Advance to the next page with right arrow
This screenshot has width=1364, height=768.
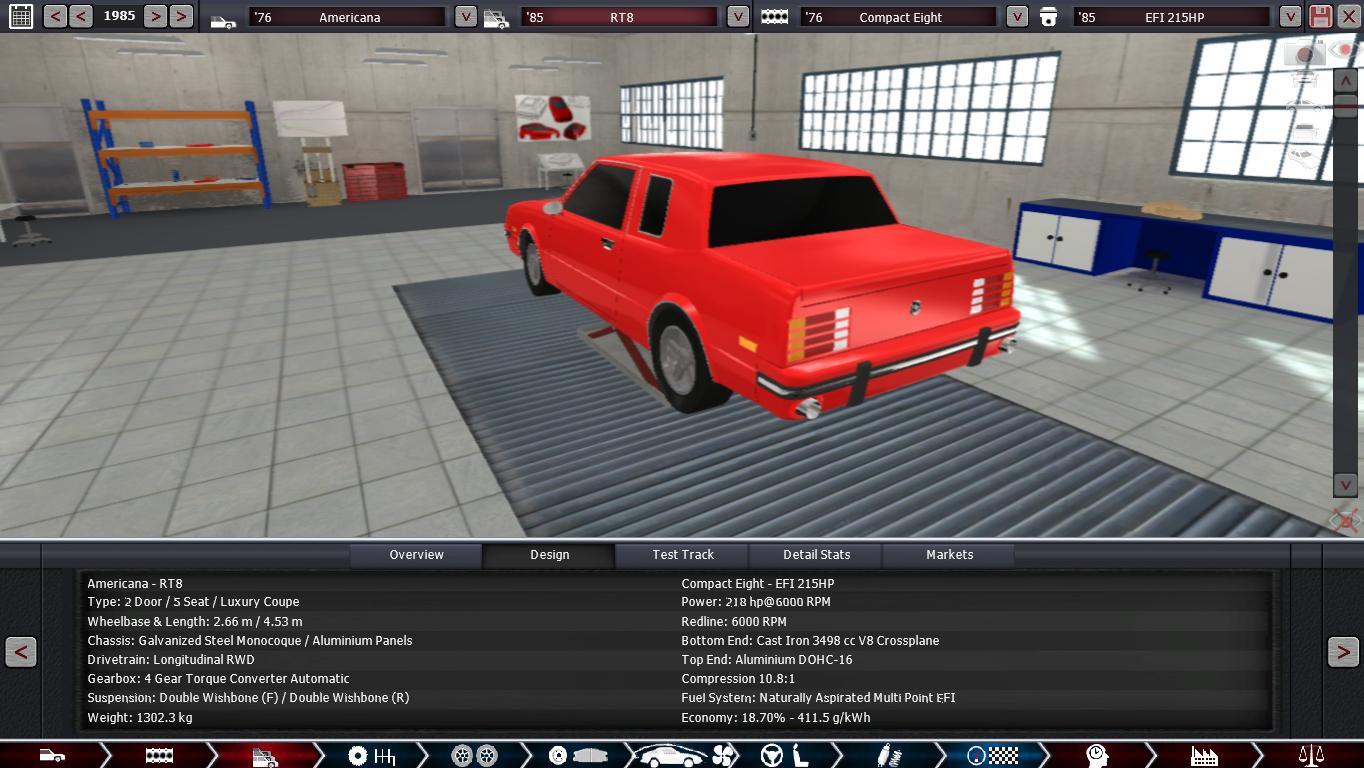(x=1342, y=652)
